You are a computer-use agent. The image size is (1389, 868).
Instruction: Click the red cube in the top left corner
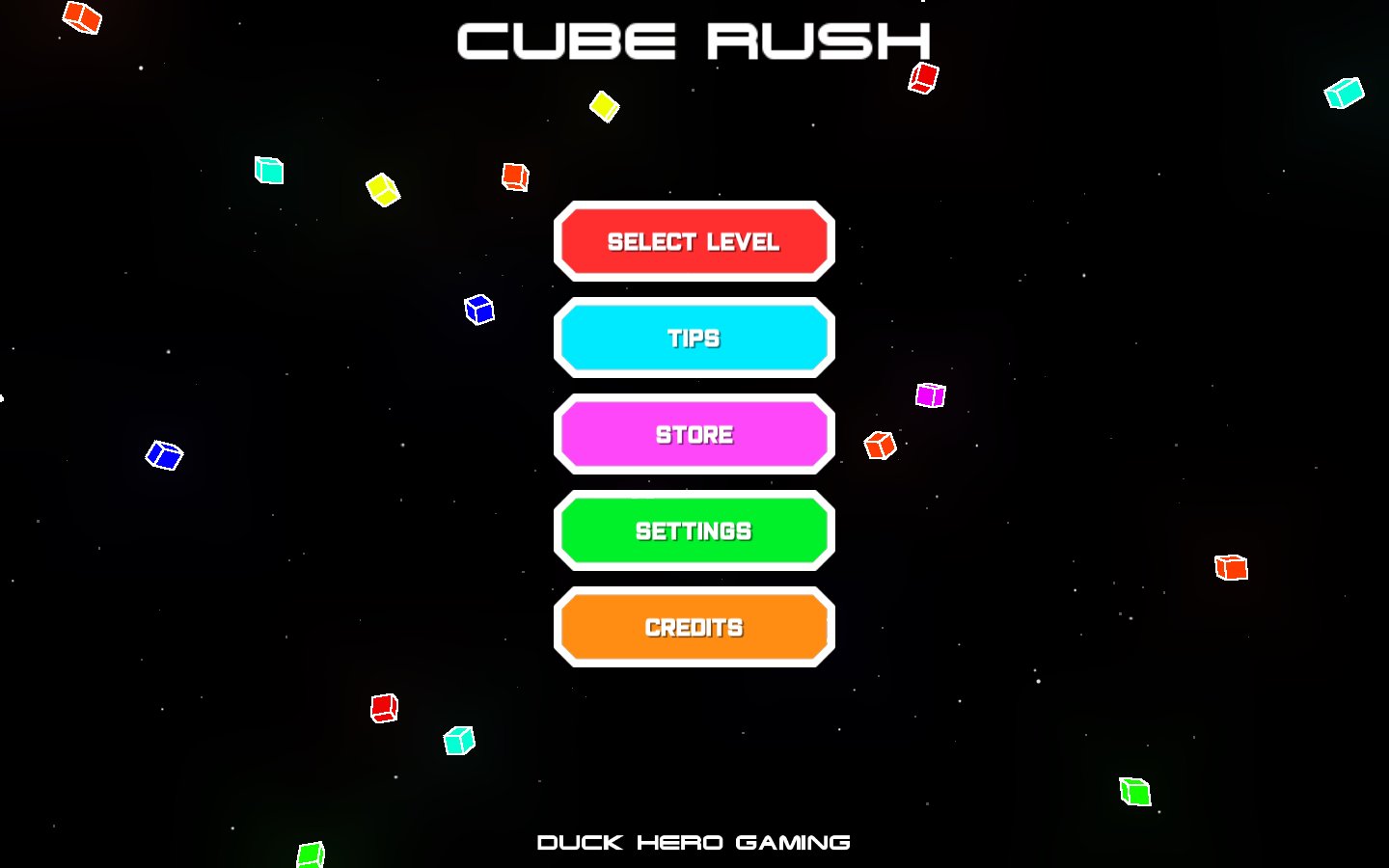click(x=82, y=16)
